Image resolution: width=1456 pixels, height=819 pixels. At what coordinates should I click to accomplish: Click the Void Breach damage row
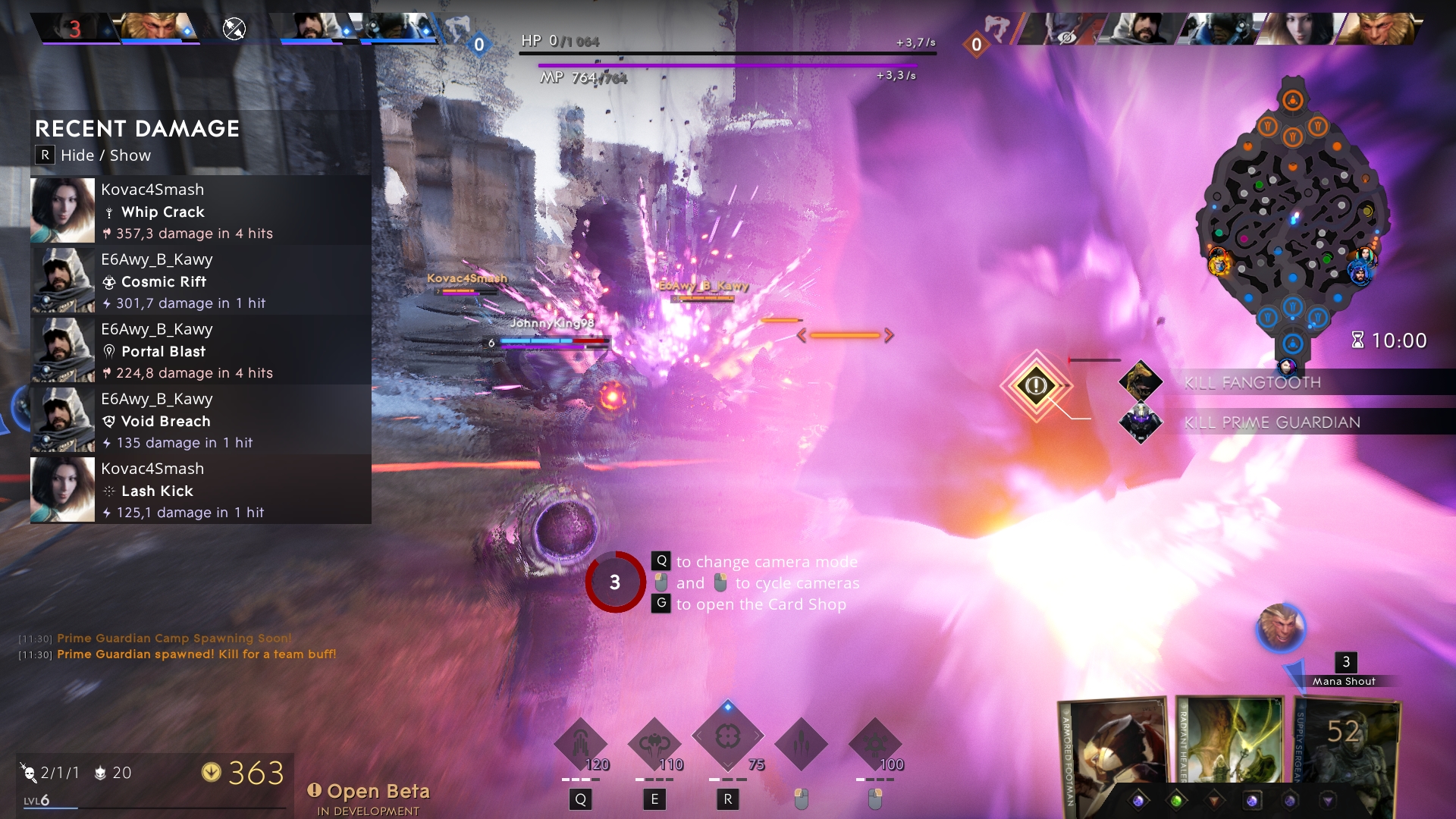click(200, 420)
